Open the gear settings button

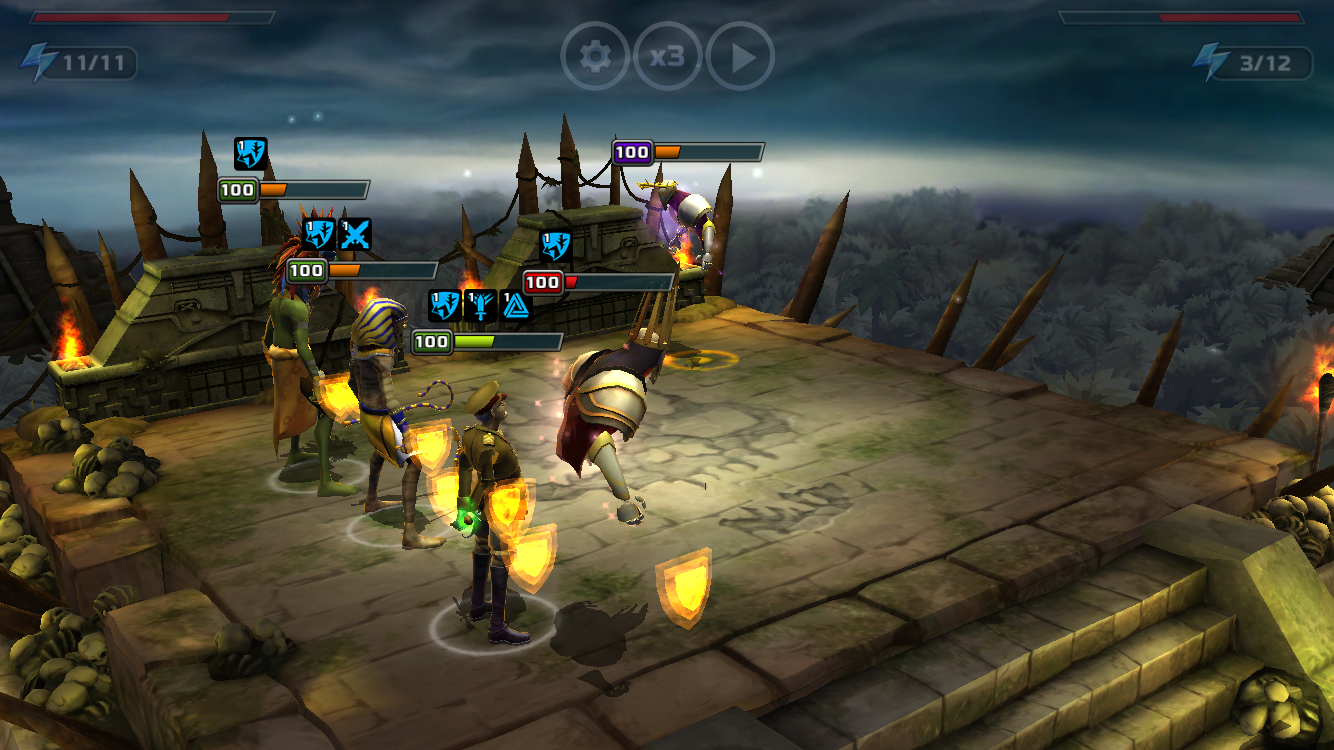pos(595,57)
